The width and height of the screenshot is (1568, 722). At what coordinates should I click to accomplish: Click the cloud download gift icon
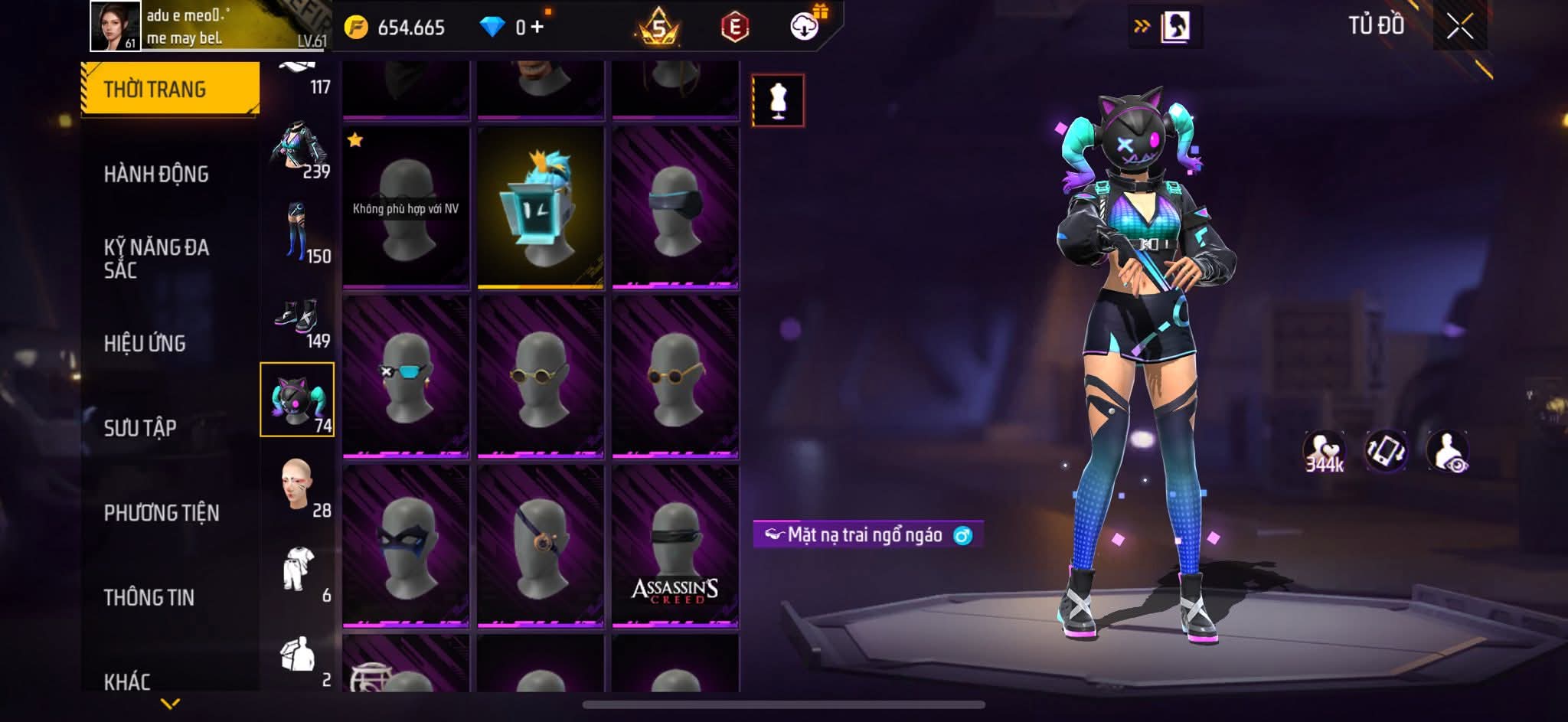click(805, 27)
